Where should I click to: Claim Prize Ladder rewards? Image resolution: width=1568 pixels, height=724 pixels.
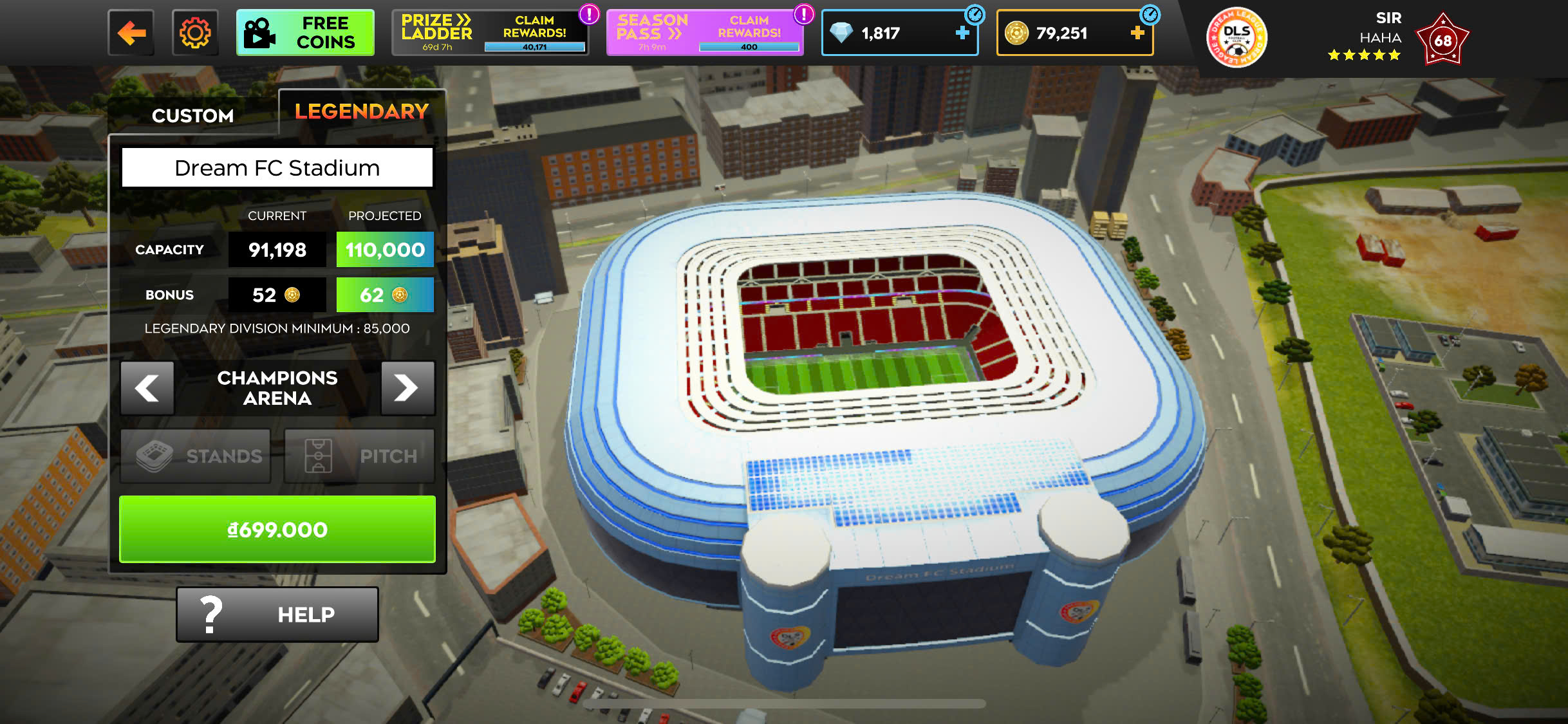(x=490, y=33)
